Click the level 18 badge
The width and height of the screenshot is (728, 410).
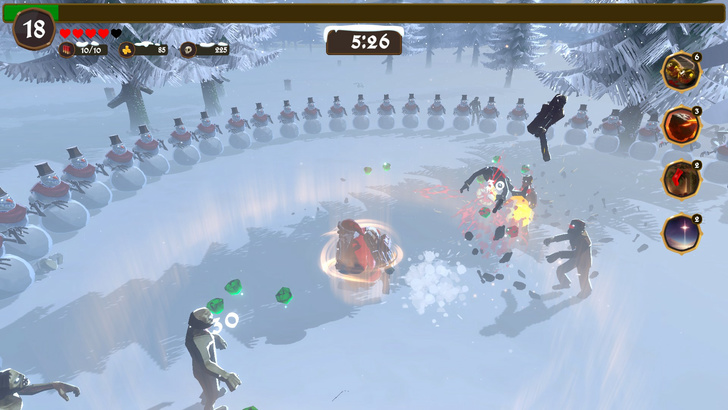[x=34, y=29]
